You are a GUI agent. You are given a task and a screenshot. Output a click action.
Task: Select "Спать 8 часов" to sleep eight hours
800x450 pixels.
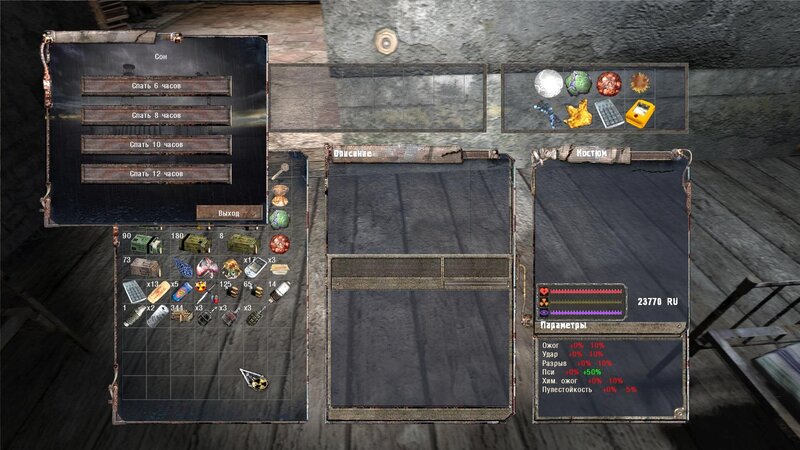point(156,116)
